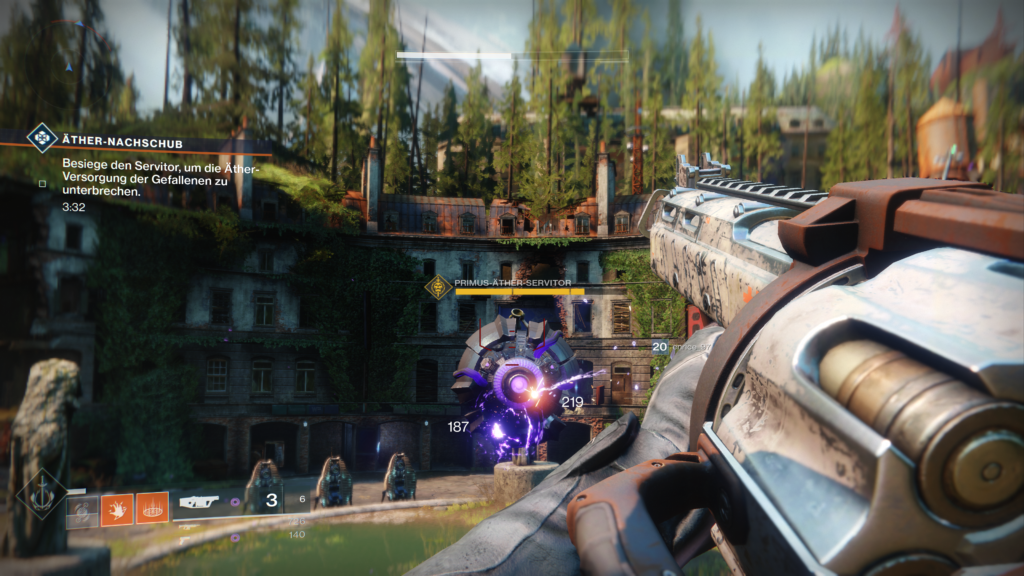Activate the orange melee burst ability
Viewport: 1024px width, 576px height.
(x=117, y=510)
